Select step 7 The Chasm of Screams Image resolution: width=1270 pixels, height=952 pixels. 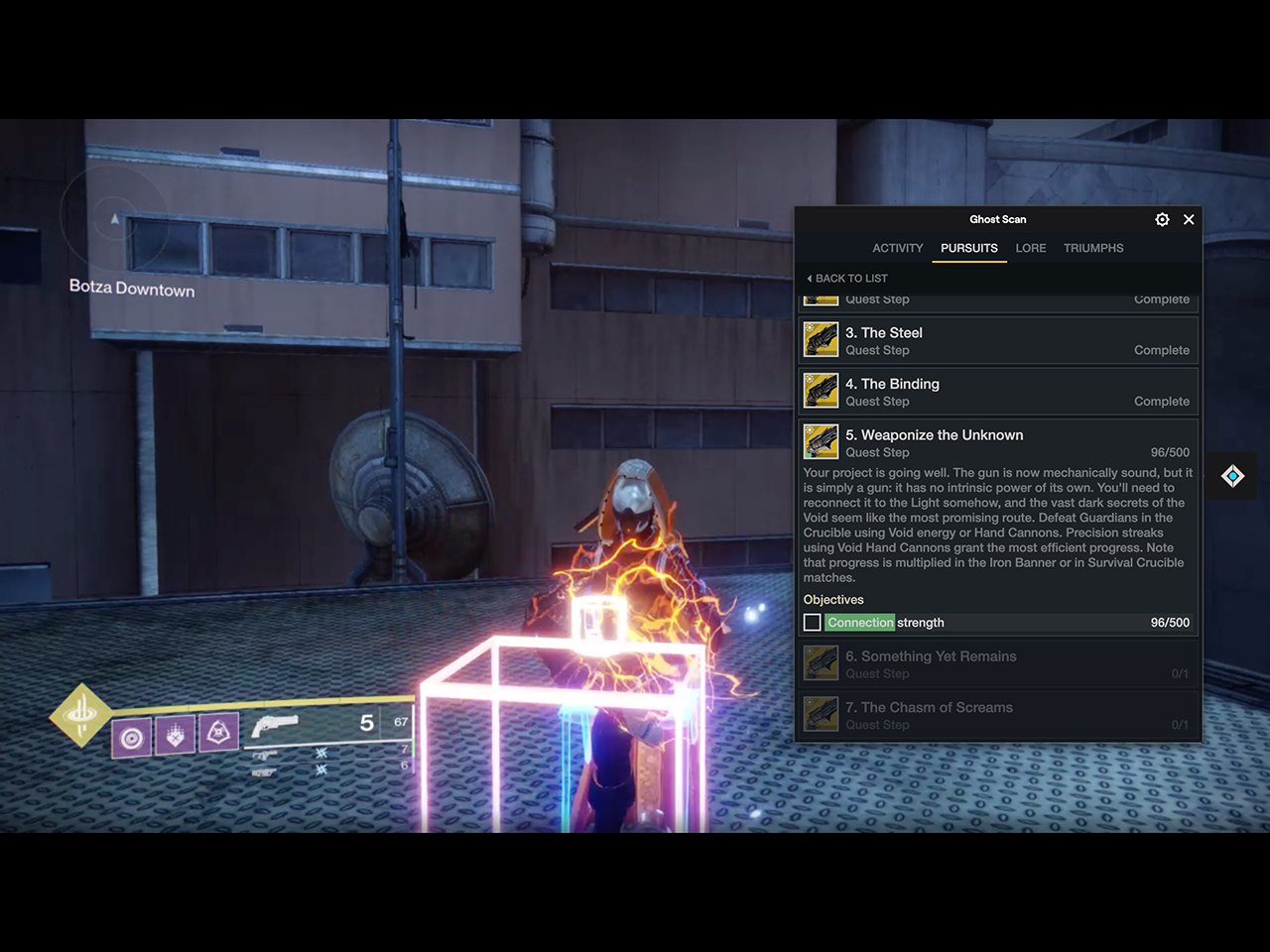[997, 715]
